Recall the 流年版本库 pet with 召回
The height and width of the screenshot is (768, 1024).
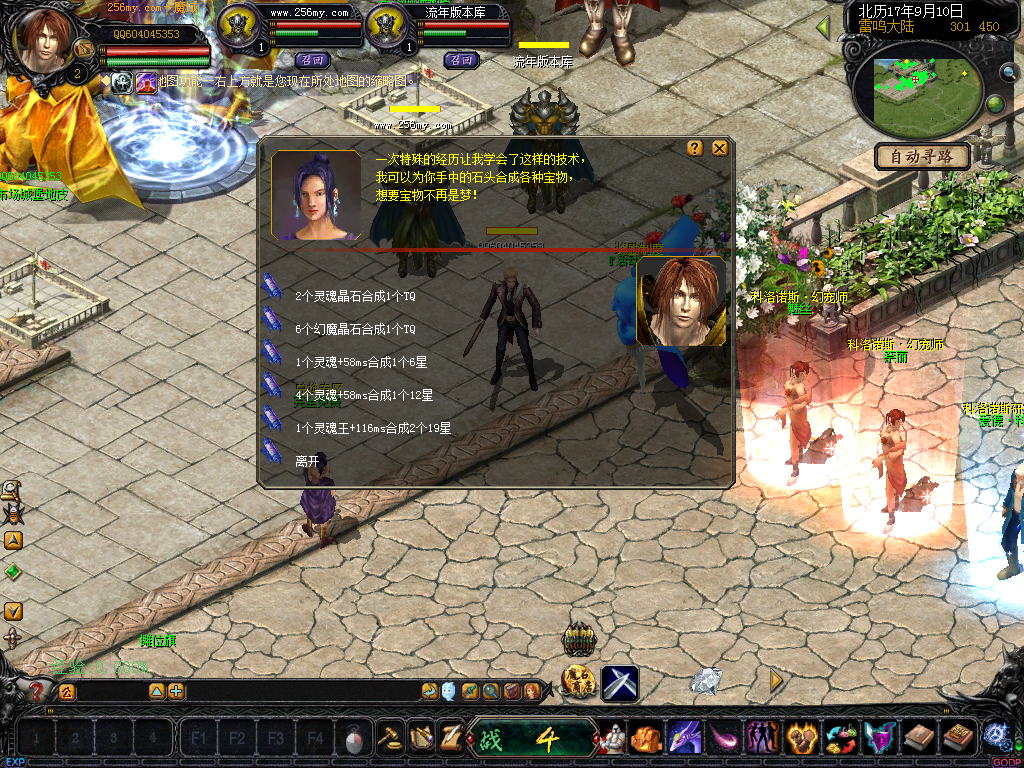point(461,60)
